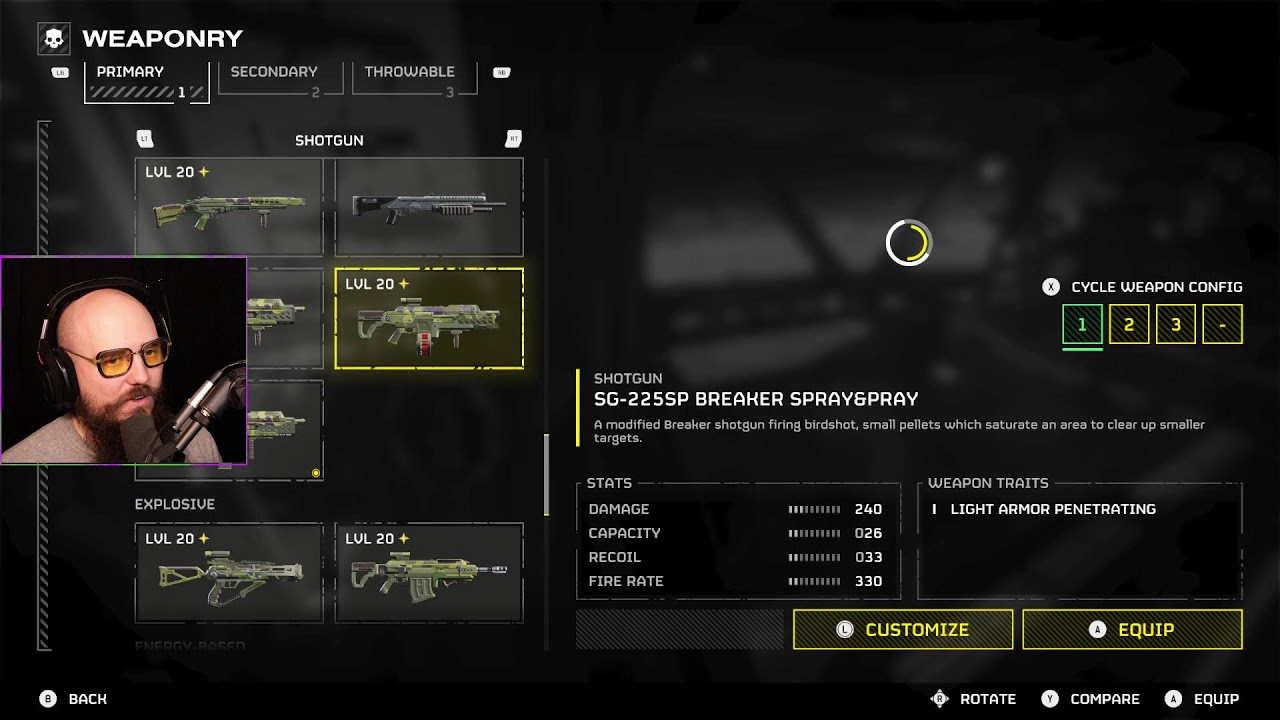The width and height of the screenshot is (1280, 720).
Task: Equip the selected weapon via yellow Equip button
Action: (x=1132, y=629)
